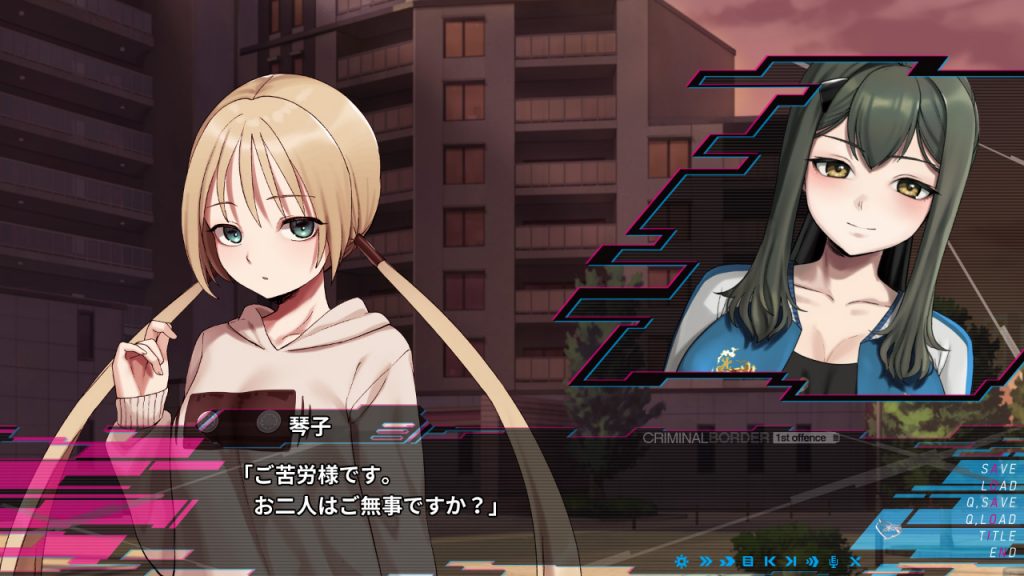Open settings with the gear icon
The image size is (1024, 576).
pos(682,561)
